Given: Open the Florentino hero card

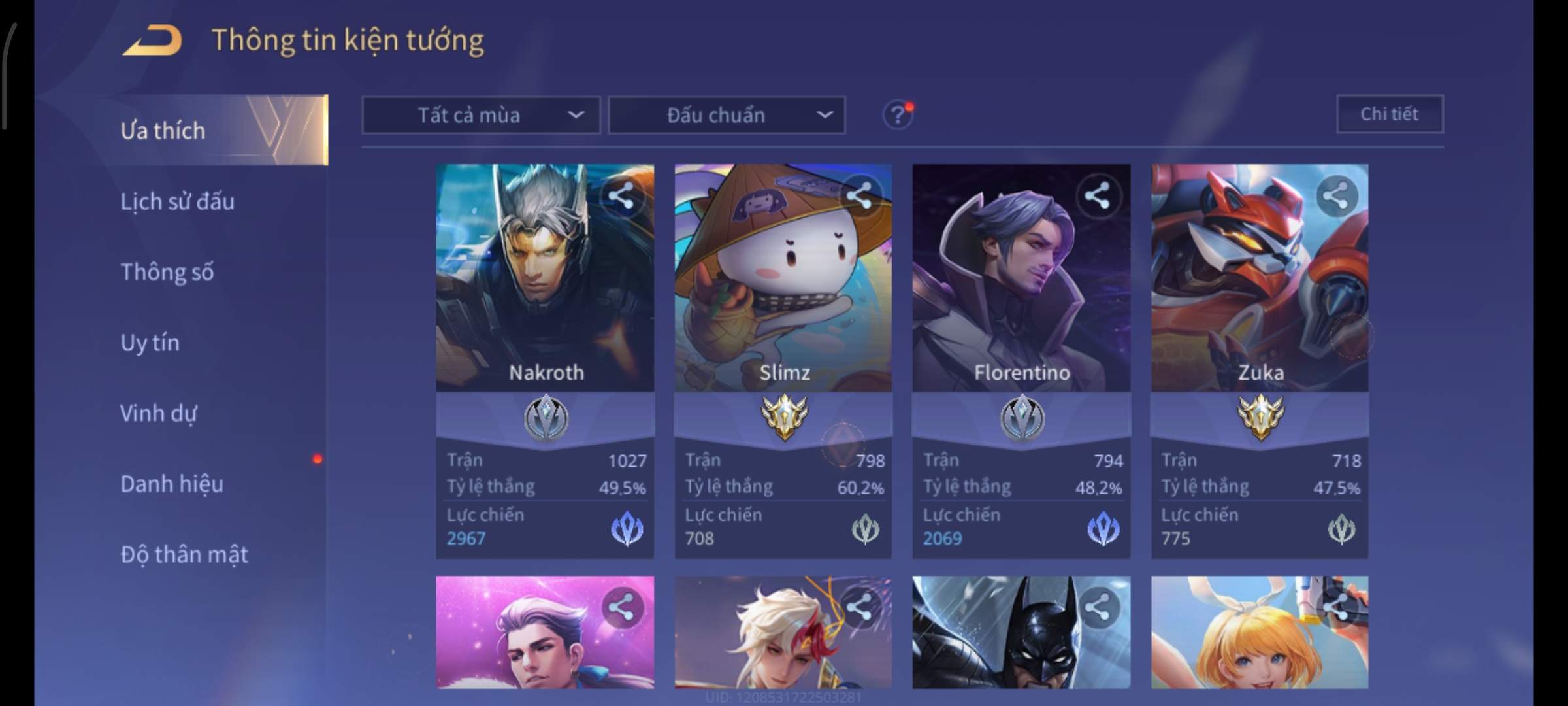Looking at the screenshot, I should (1021, 294).
